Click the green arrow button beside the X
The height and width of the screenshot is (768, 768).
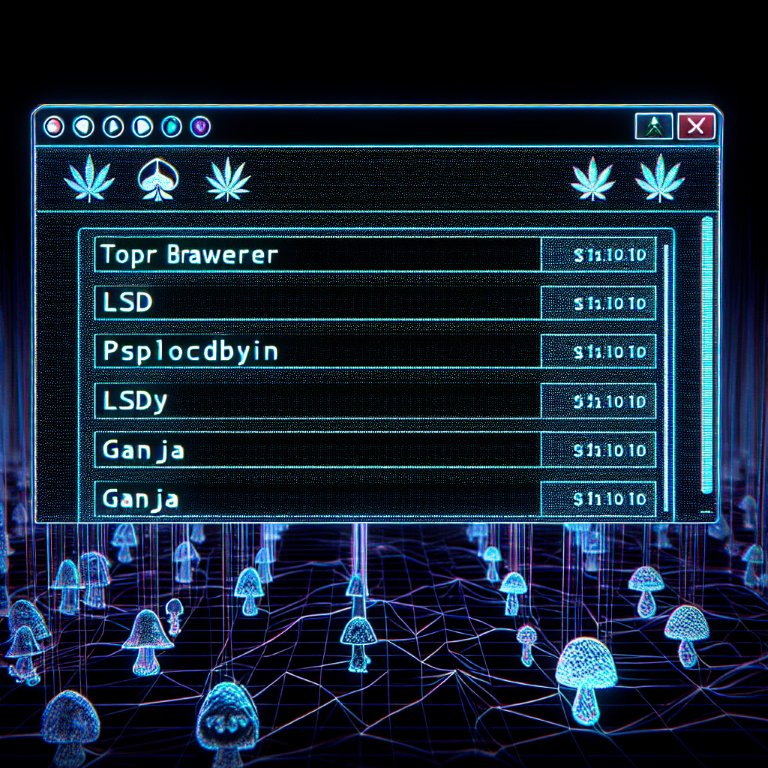[654, 126]
